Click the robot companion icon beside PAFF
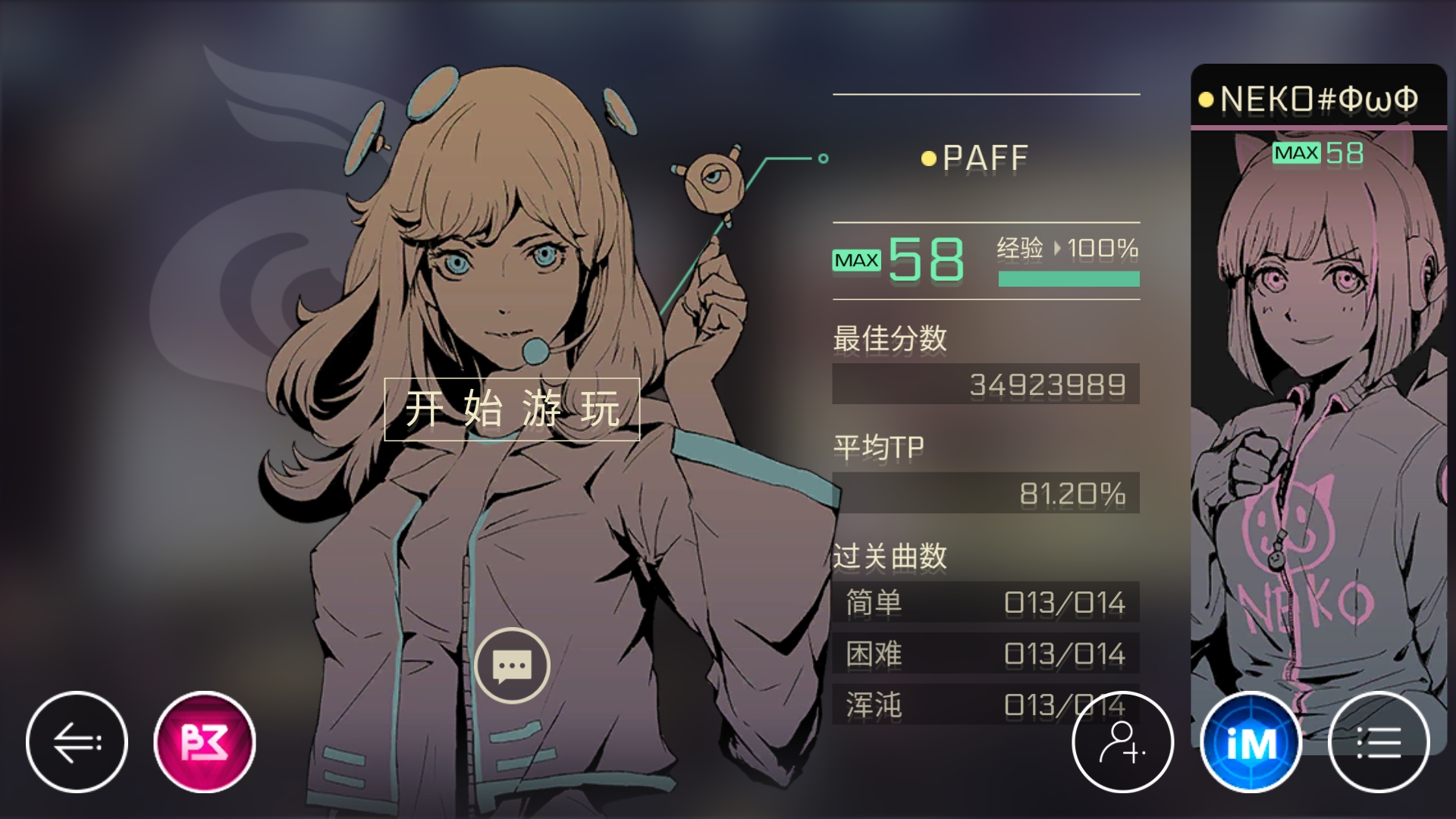 (x=711, y=182)
